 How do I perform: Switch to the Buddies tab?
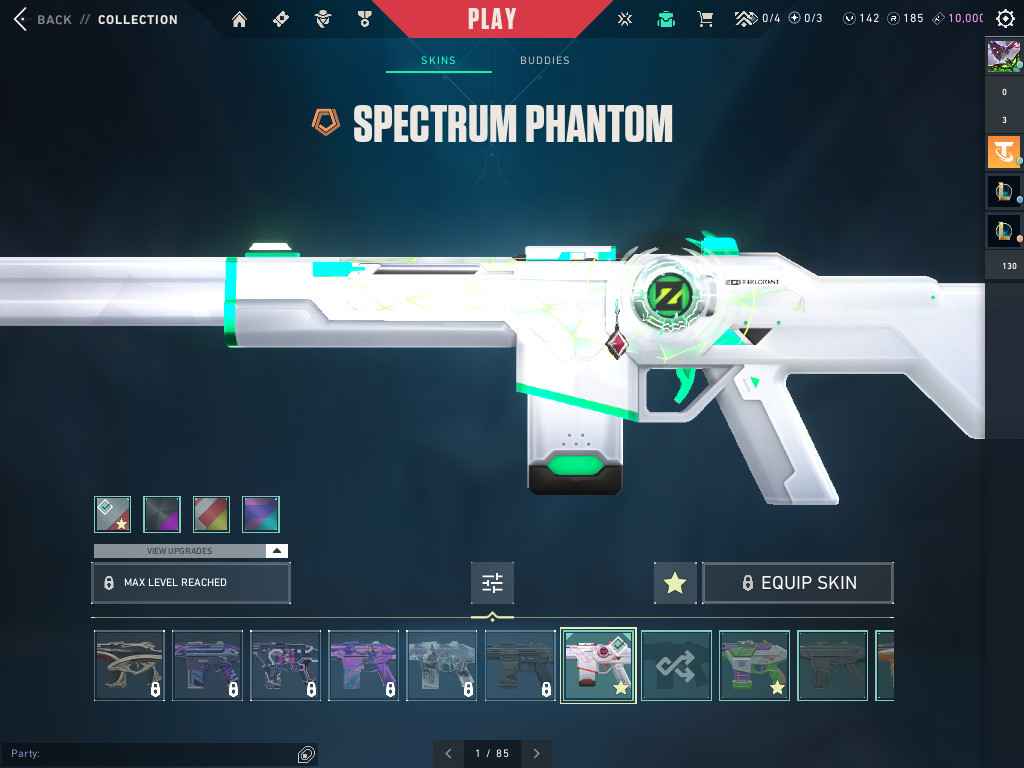click(x=544, y=61)
